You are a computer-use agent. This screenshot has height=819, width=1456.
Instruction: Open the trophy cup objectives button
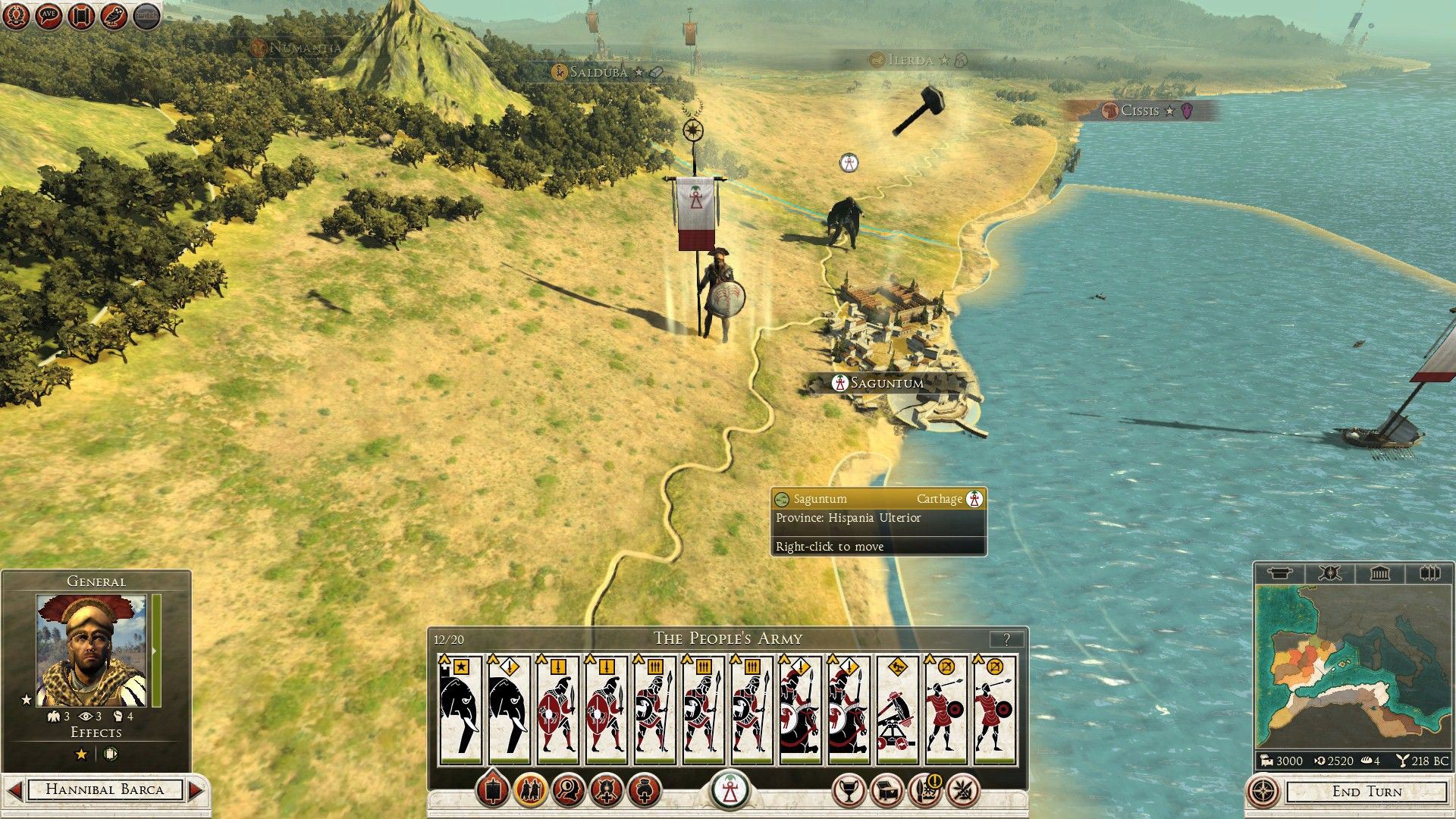click(x=849, y=791)
